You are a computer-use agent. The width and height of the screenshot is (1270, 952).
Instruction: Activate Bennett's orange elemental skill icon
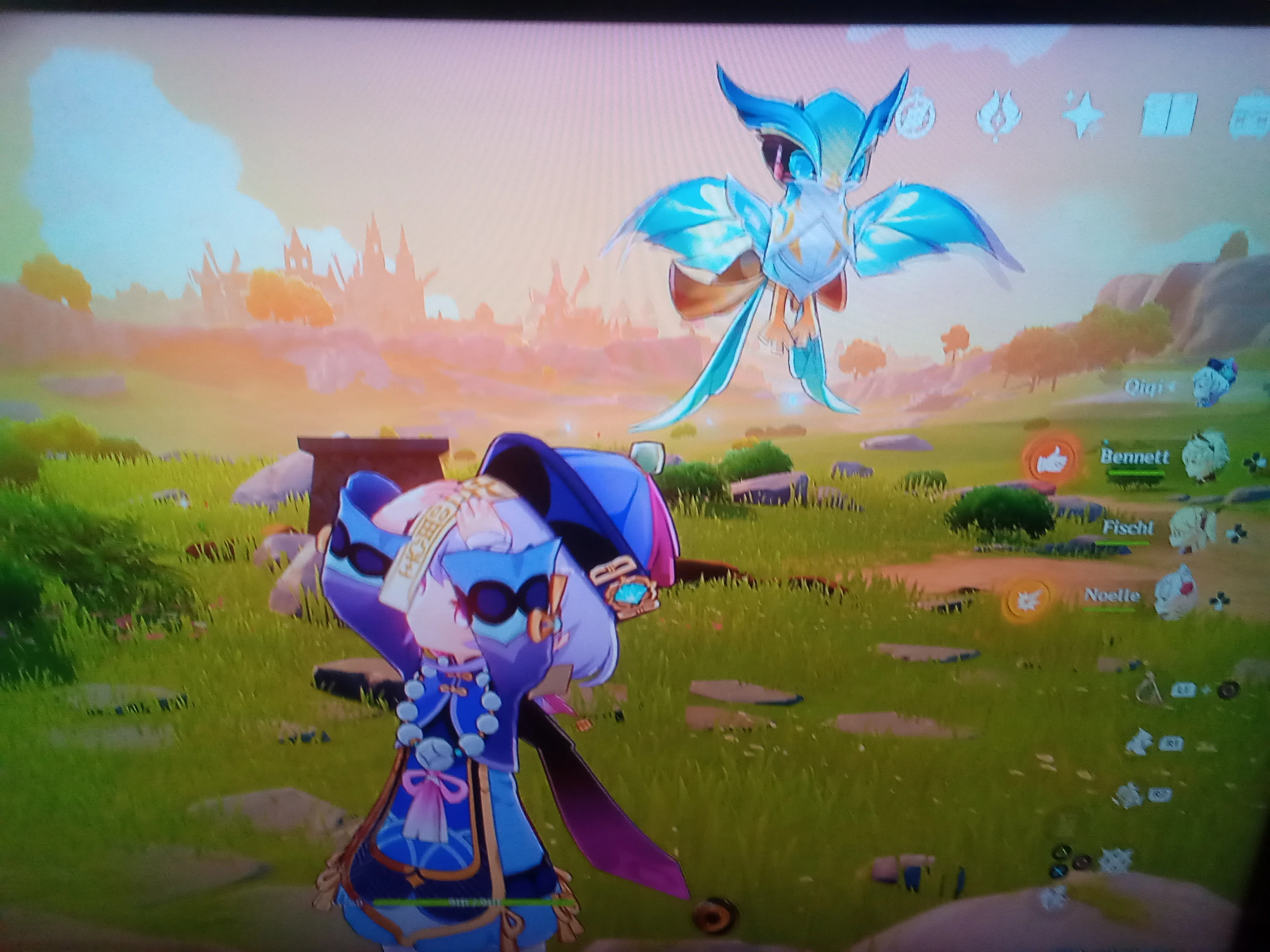(x=1051, y=458)
